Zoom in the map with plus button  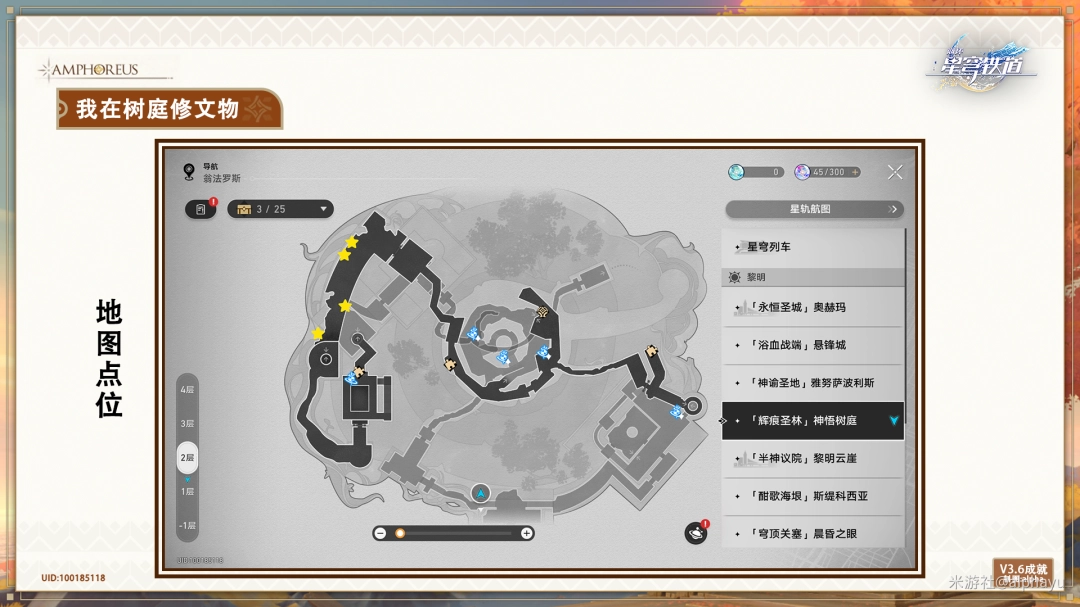point(526,533)
